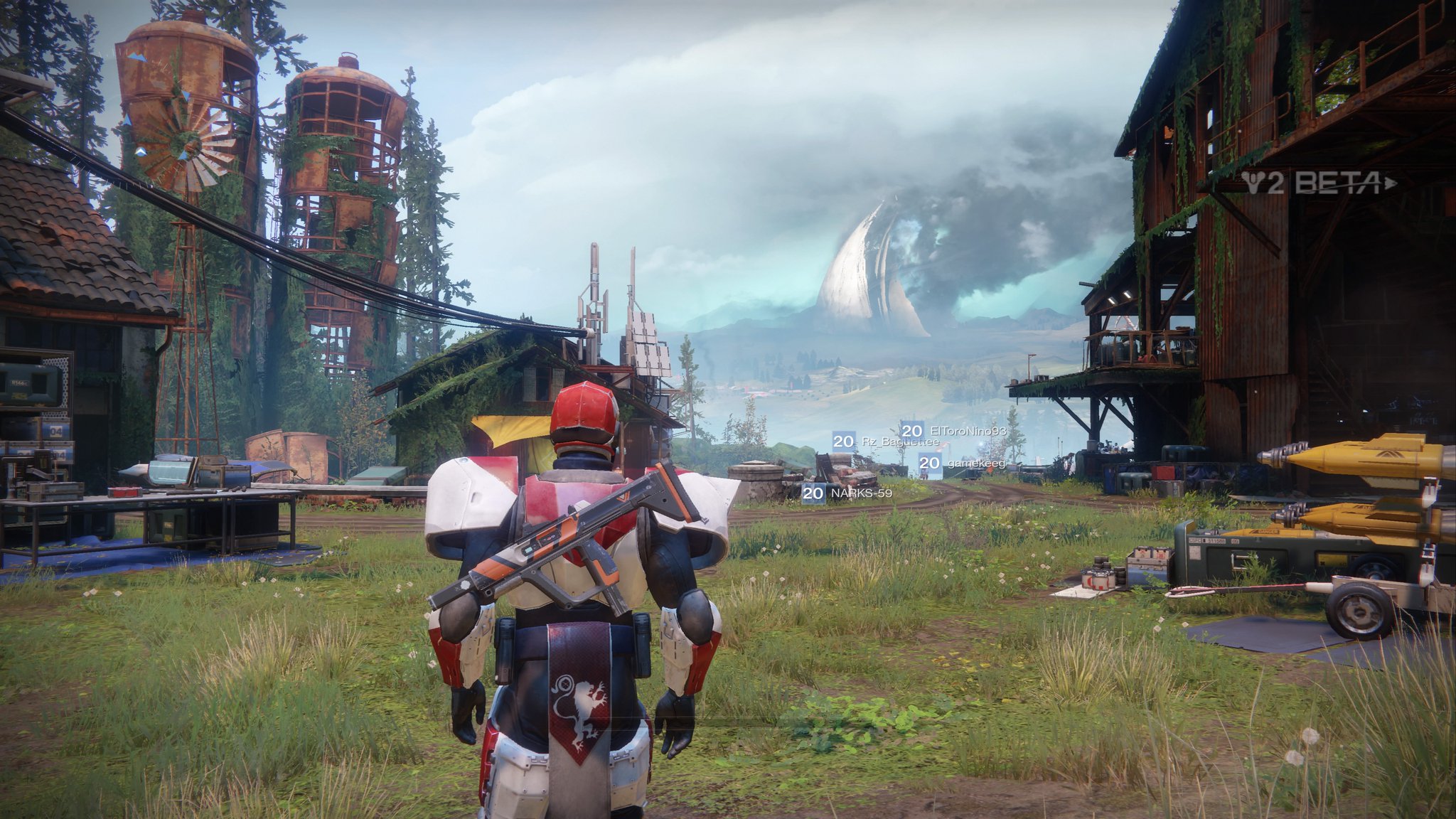Select ElToroNino93's player name
The height and width of the screenshot is (819, 1456).
[x=968, y=432]
